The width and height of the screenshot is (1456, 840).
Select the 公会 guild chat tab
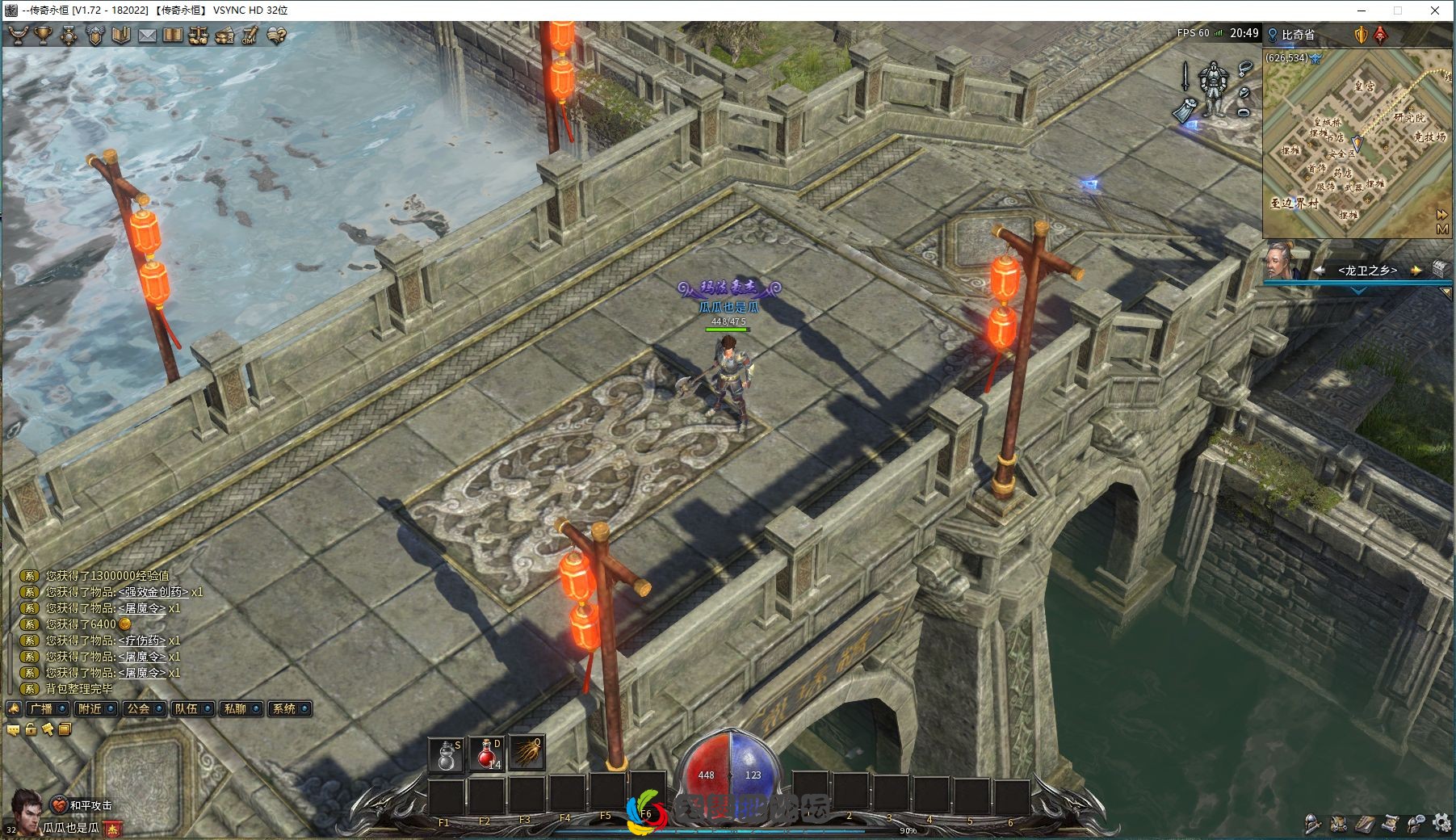click(x=139, y=708)
